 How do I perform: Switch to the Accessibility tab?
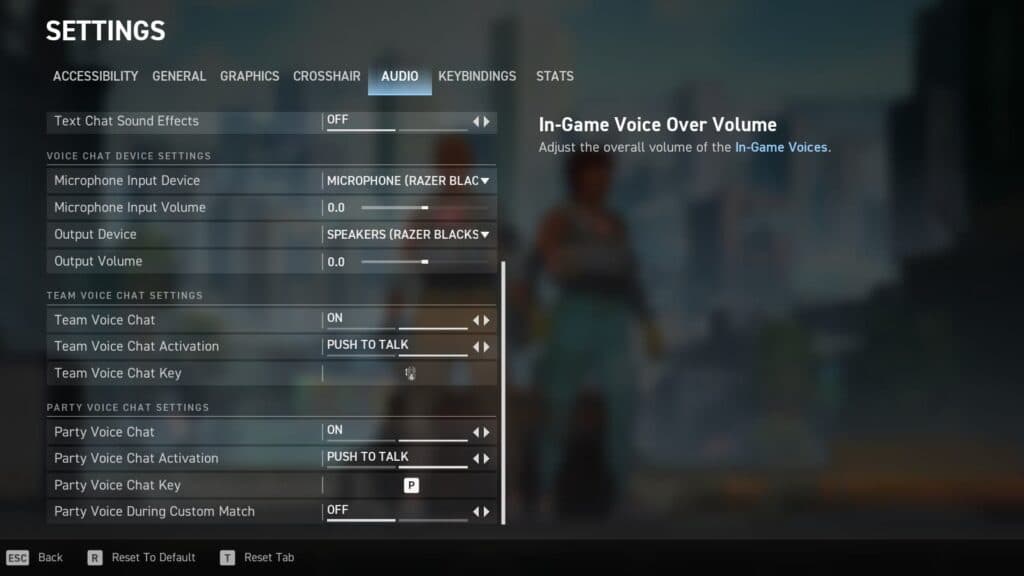(x=95, y=76)
